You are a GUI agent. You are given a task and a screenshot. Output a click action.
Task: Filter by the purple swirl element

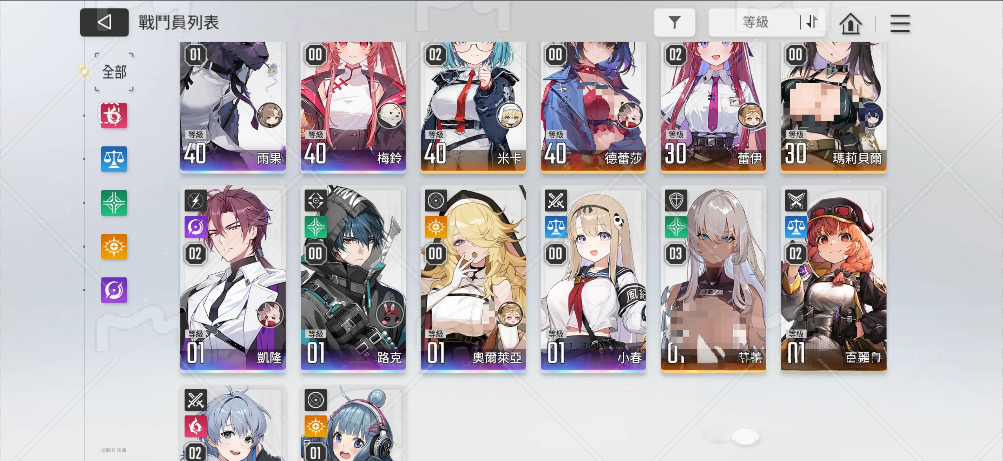pos(114,290)
